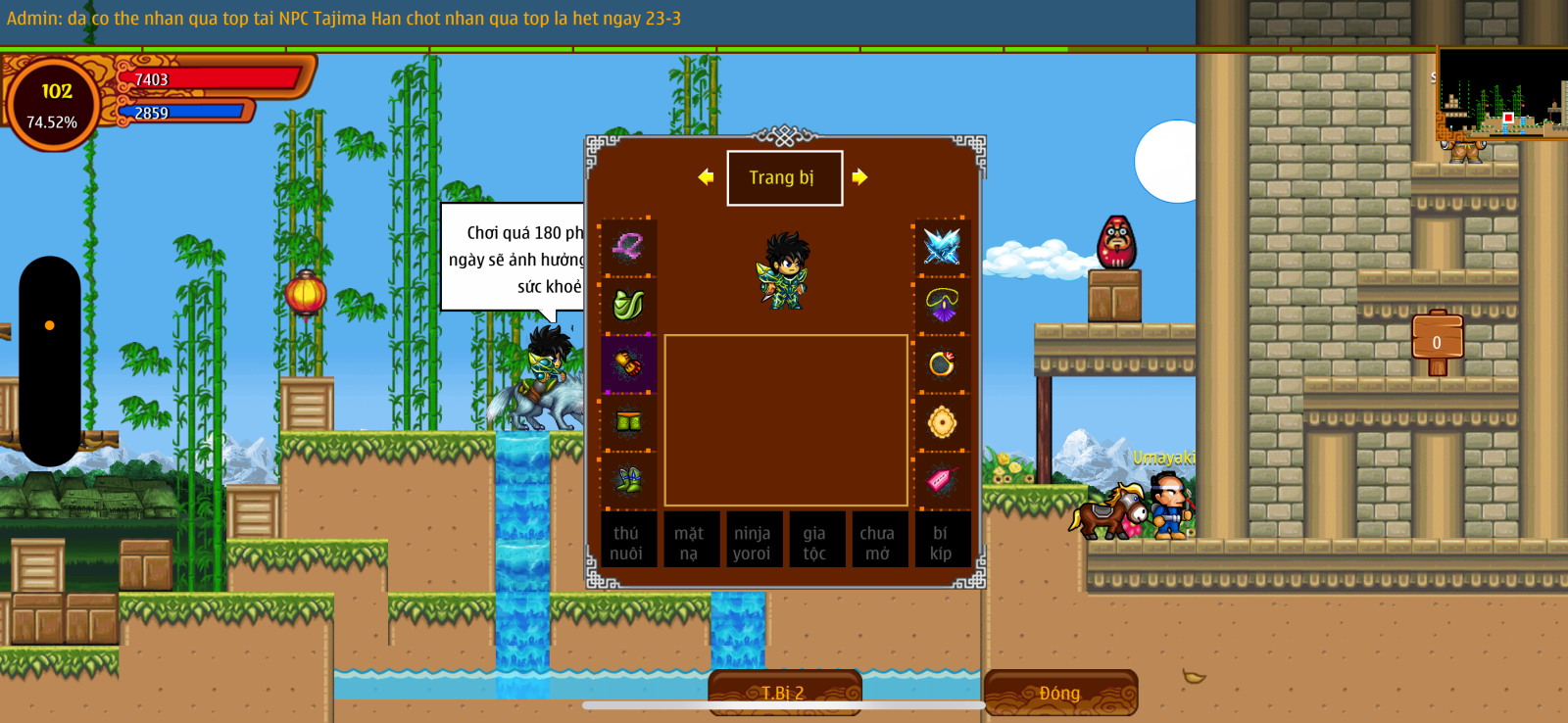Viewport: 1568px width, 723px height.
Task: Open the bí kíp slot
Action: click(x=941, y=542)
